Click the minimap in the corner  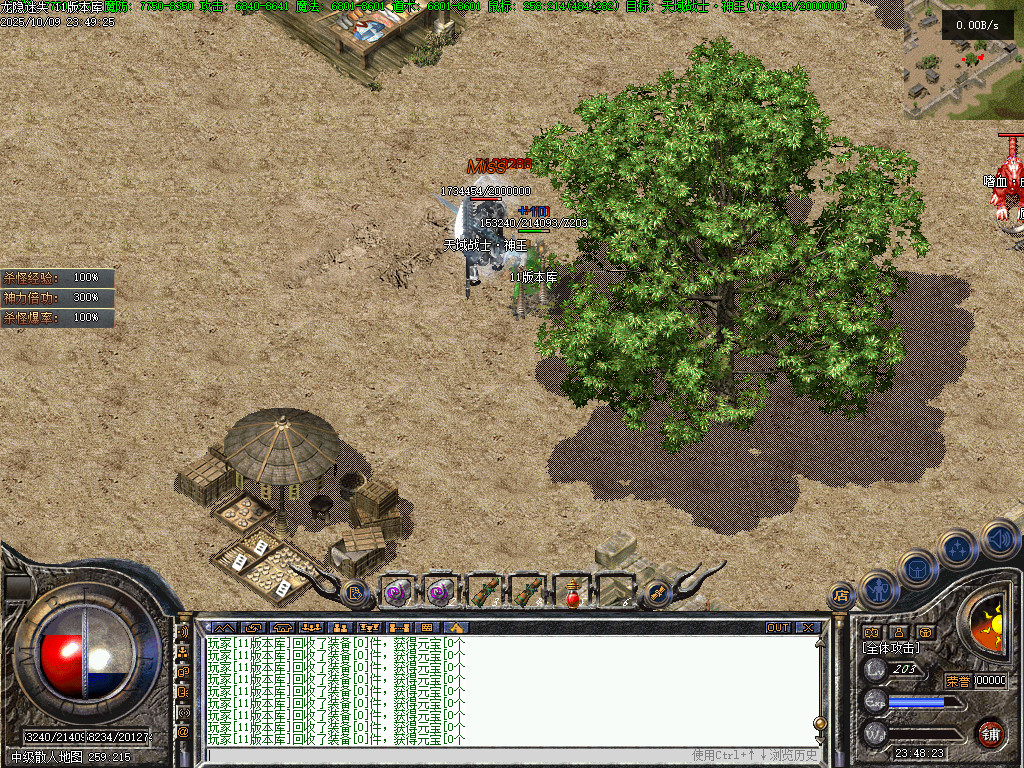963,60
